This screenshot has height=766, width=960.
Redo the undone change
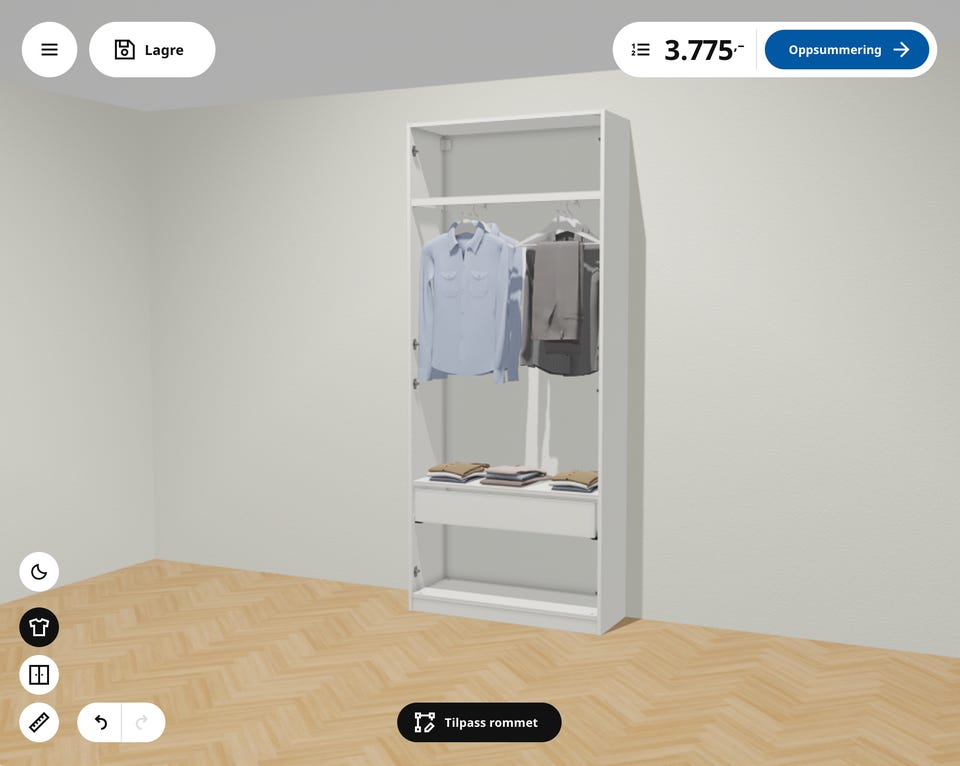point(142,722)
